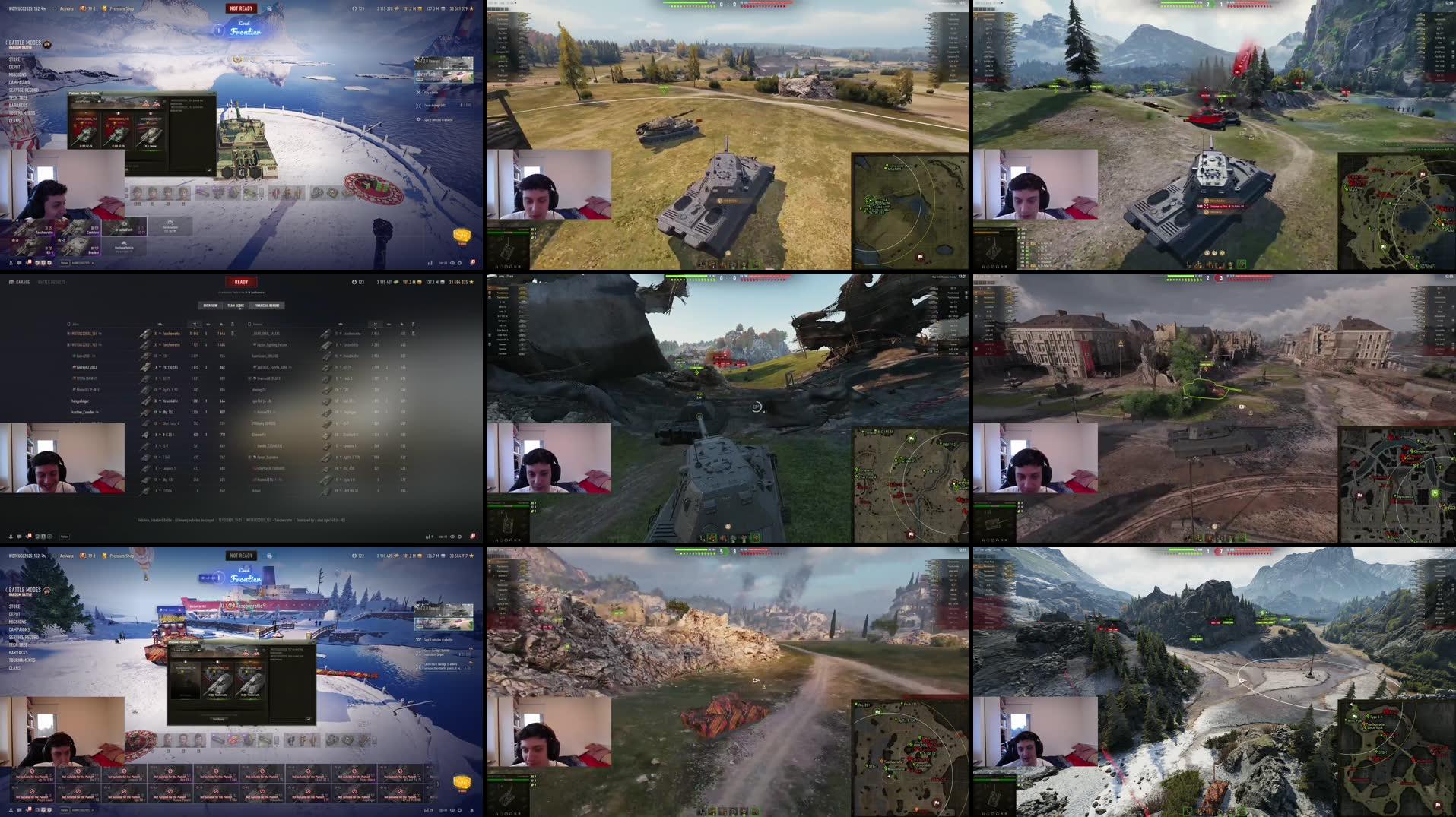Screen dimensions: 1456x817
Task: Switch to the Financial Report tab
Action: (267, 306)
